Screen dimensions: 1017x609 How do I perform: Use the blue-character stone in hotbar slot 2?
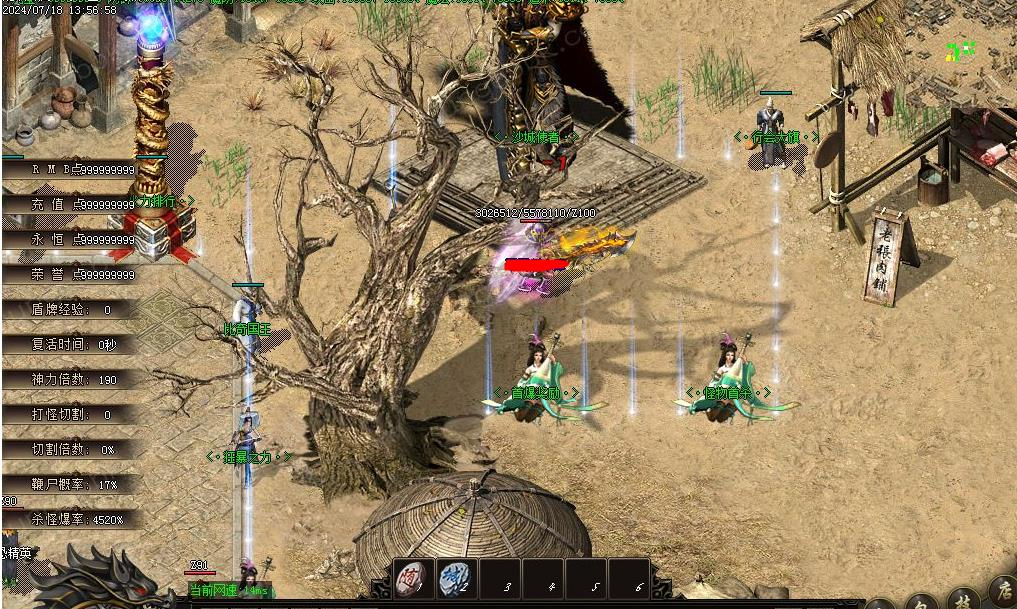coord(454,579)
